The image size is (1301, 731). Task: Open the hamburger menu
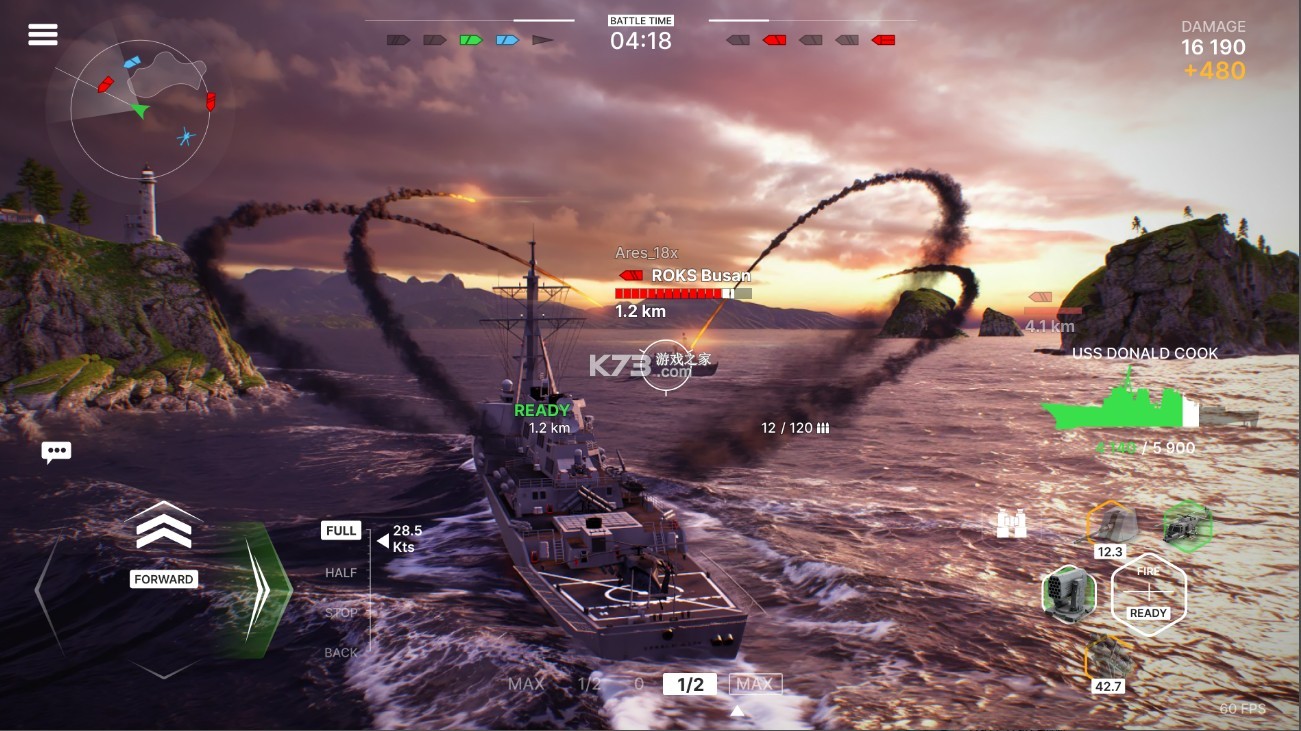point(43,35)
